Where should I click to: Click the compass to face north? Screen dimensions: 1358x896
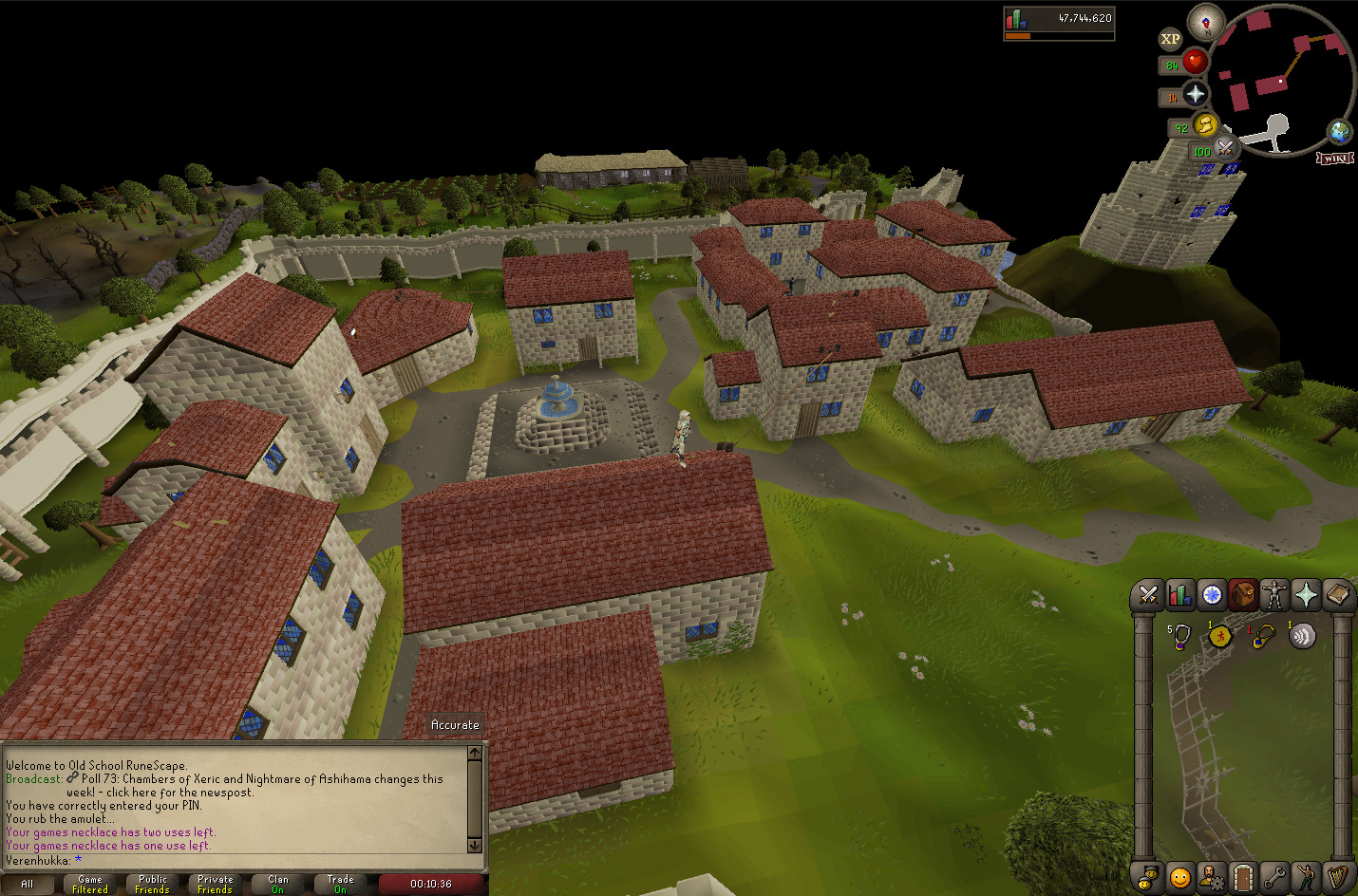[1206, 22]
